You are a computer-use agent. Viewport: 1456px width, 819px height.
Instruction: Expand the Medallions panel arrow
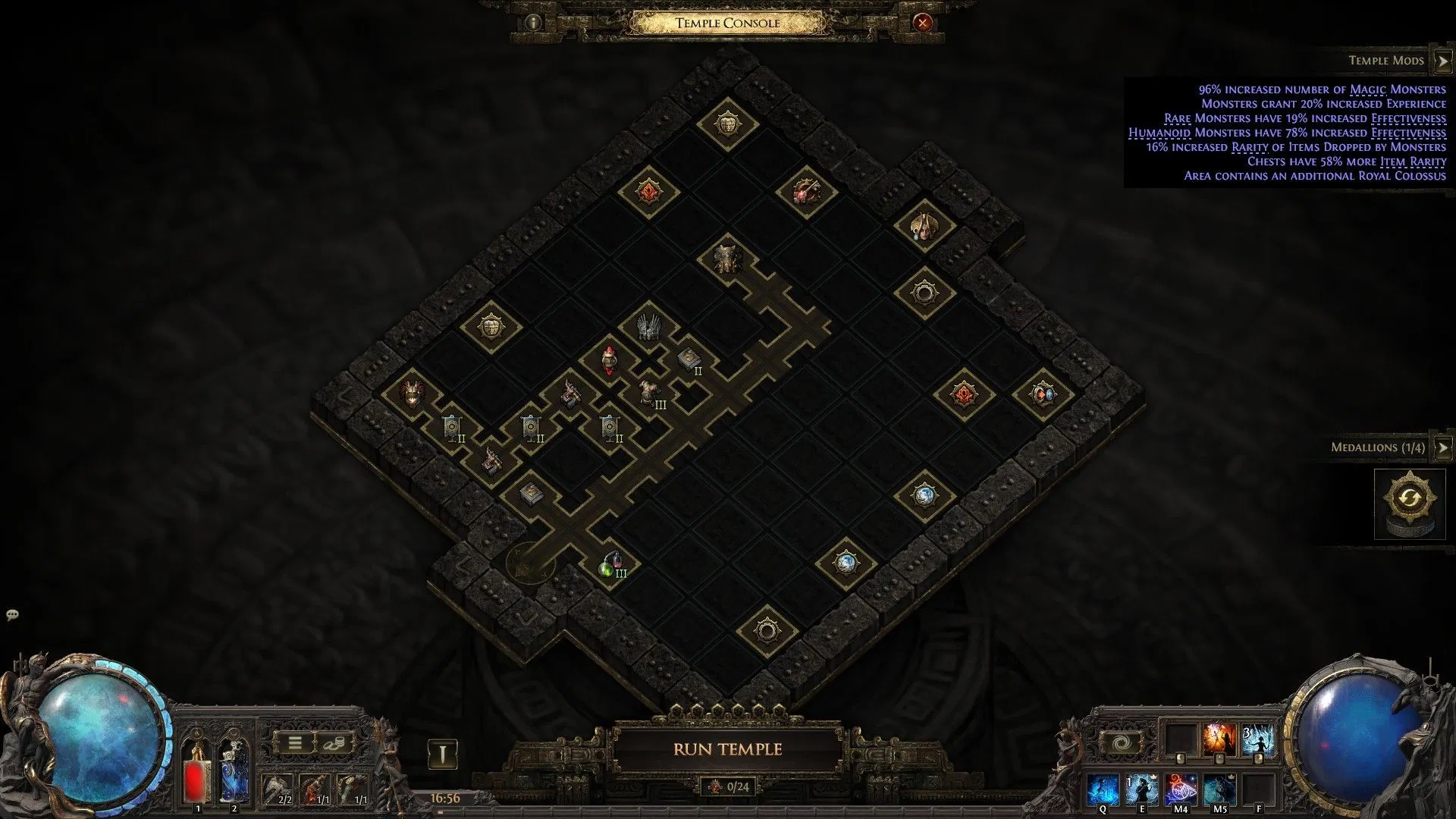click(x=1442, y=448)
